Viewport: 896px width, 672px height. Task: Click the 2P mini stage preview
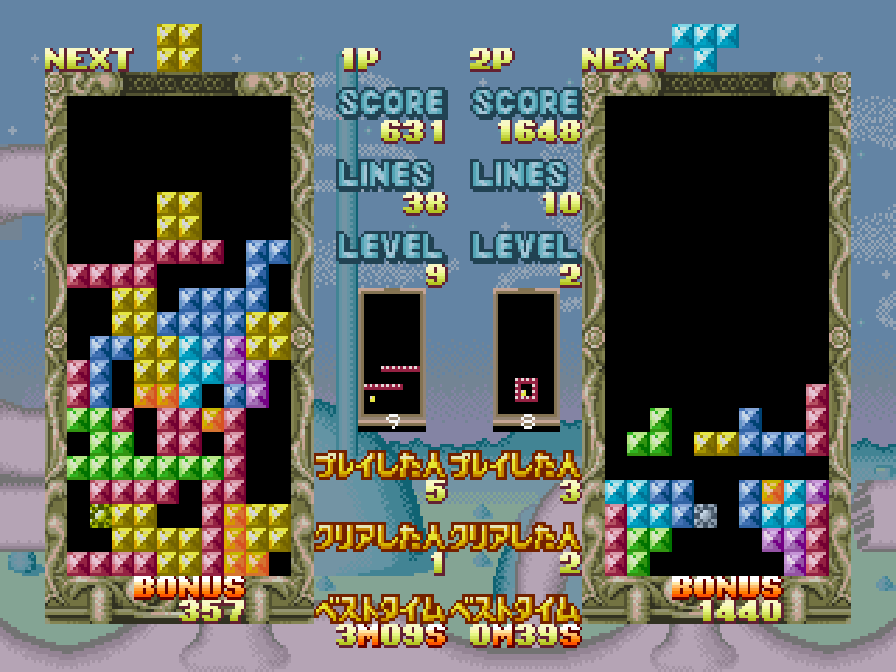526,354
